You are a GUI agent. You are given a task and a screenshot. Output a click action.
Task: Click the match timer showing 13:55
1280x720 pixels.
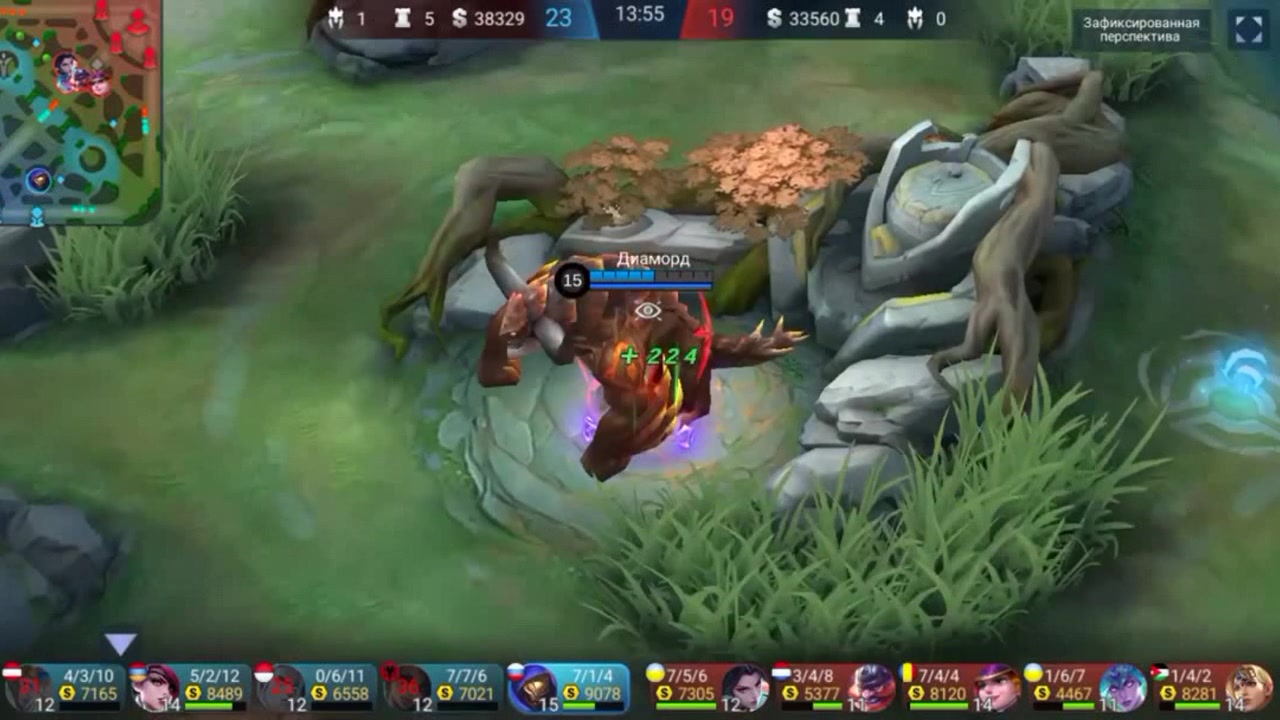coord(642,15)
